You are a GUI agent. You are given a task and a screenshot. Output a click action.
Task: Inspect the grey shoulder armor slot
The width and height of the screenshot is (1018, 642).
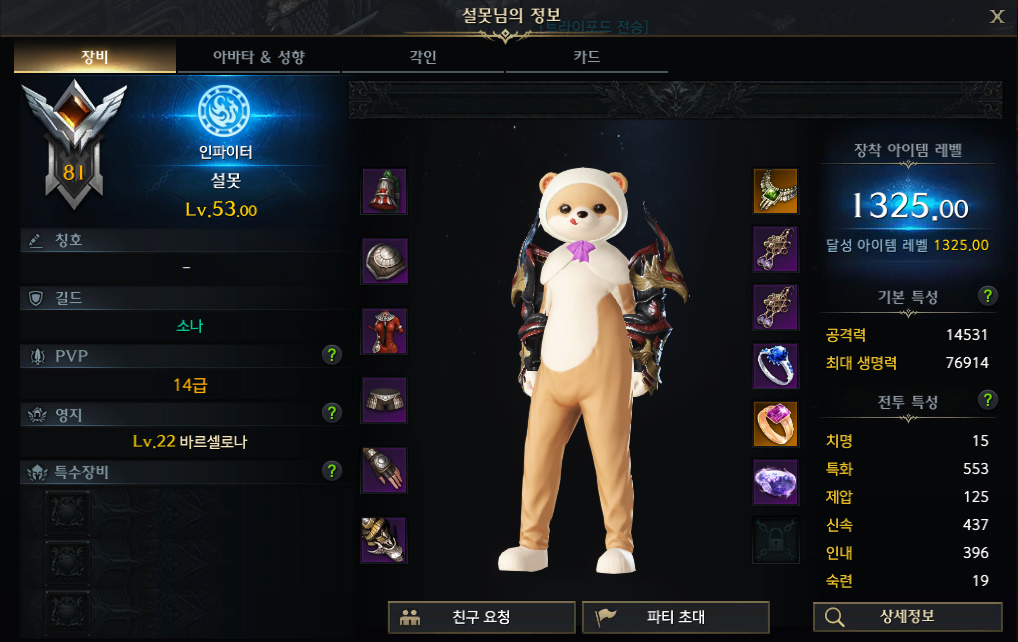click(x=384, y=262)
